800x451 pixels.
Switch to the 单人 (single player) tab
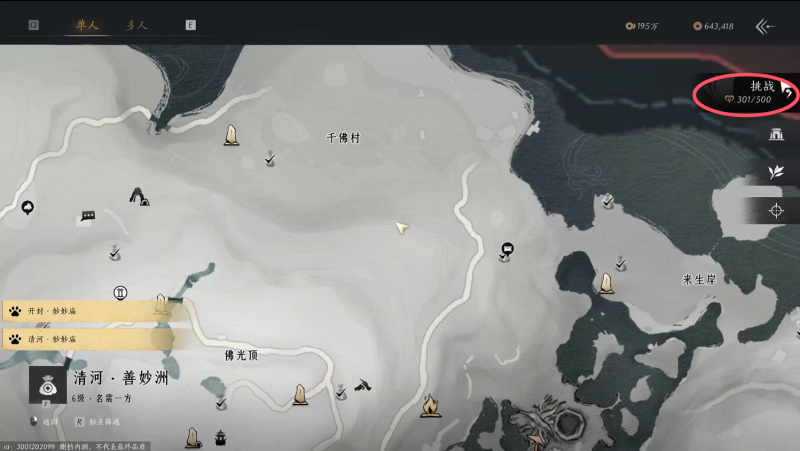[x=87, y=25]
